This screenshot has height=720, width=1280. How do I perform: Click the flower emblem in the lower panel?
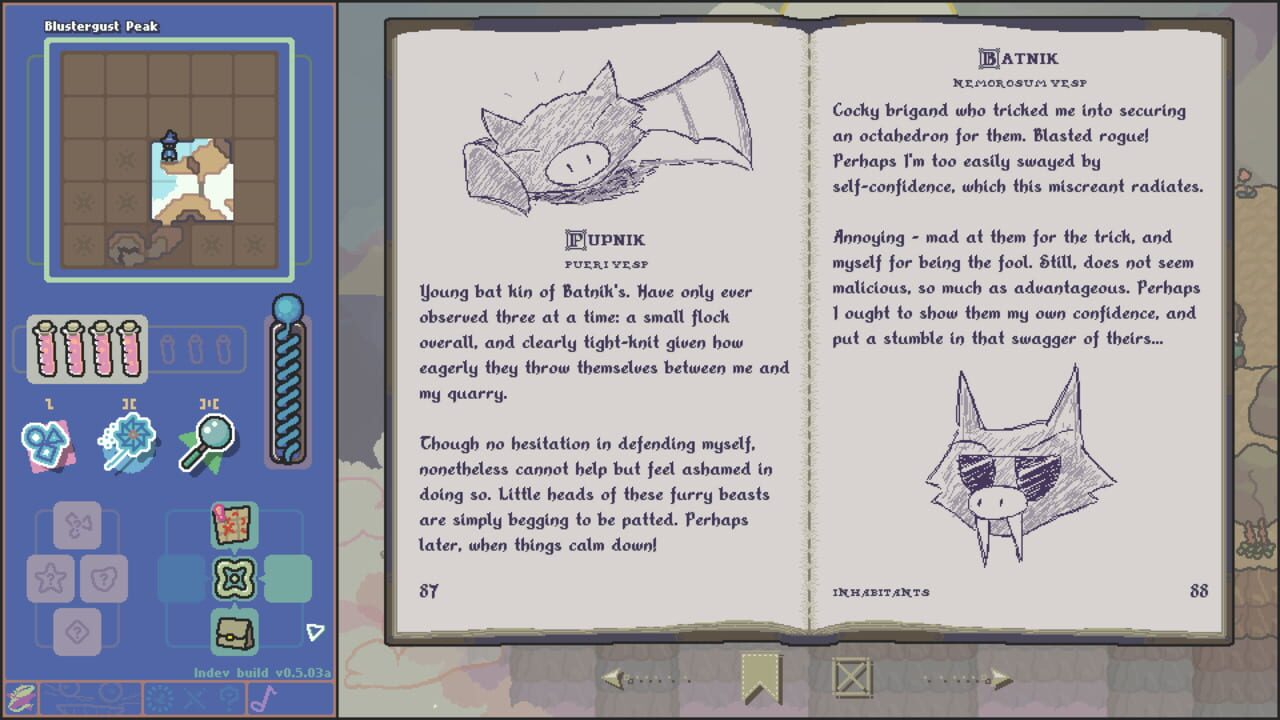coord(232,578)
